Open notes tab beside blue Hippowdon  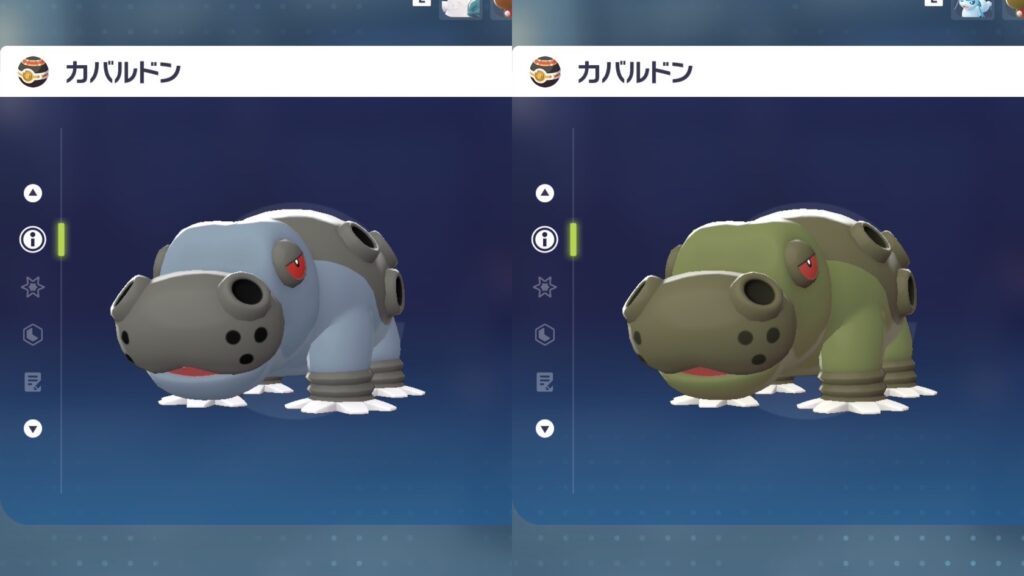point(33,381)
